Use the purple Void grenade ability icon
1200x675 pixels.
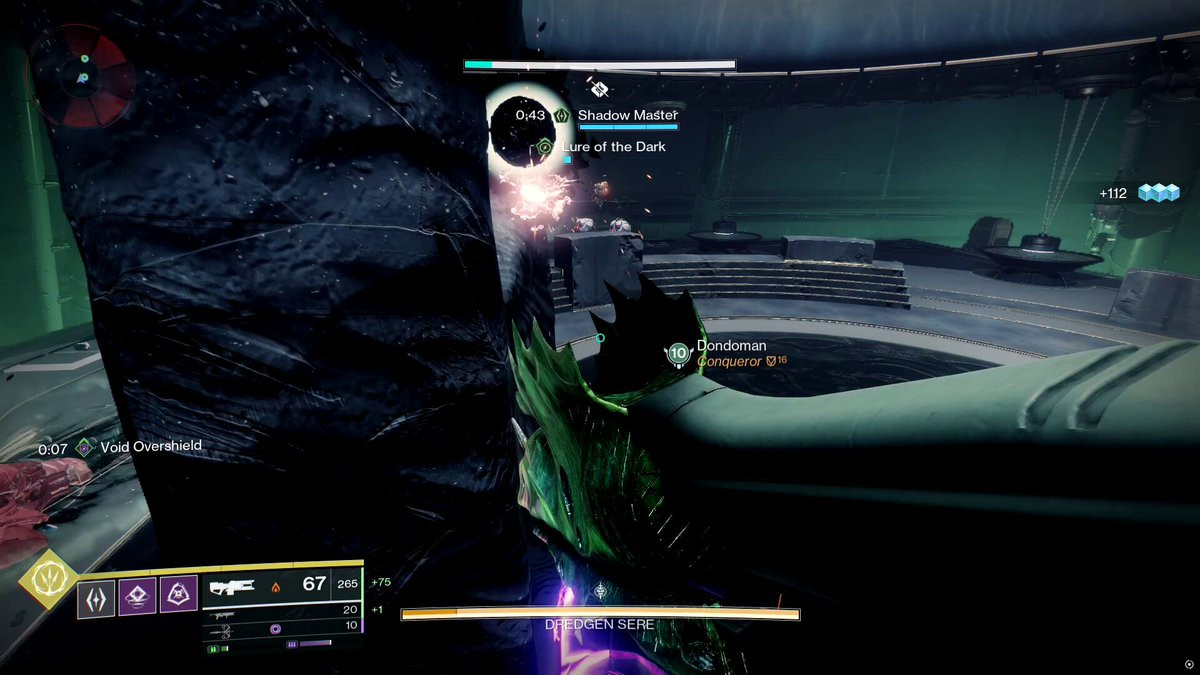137,597
